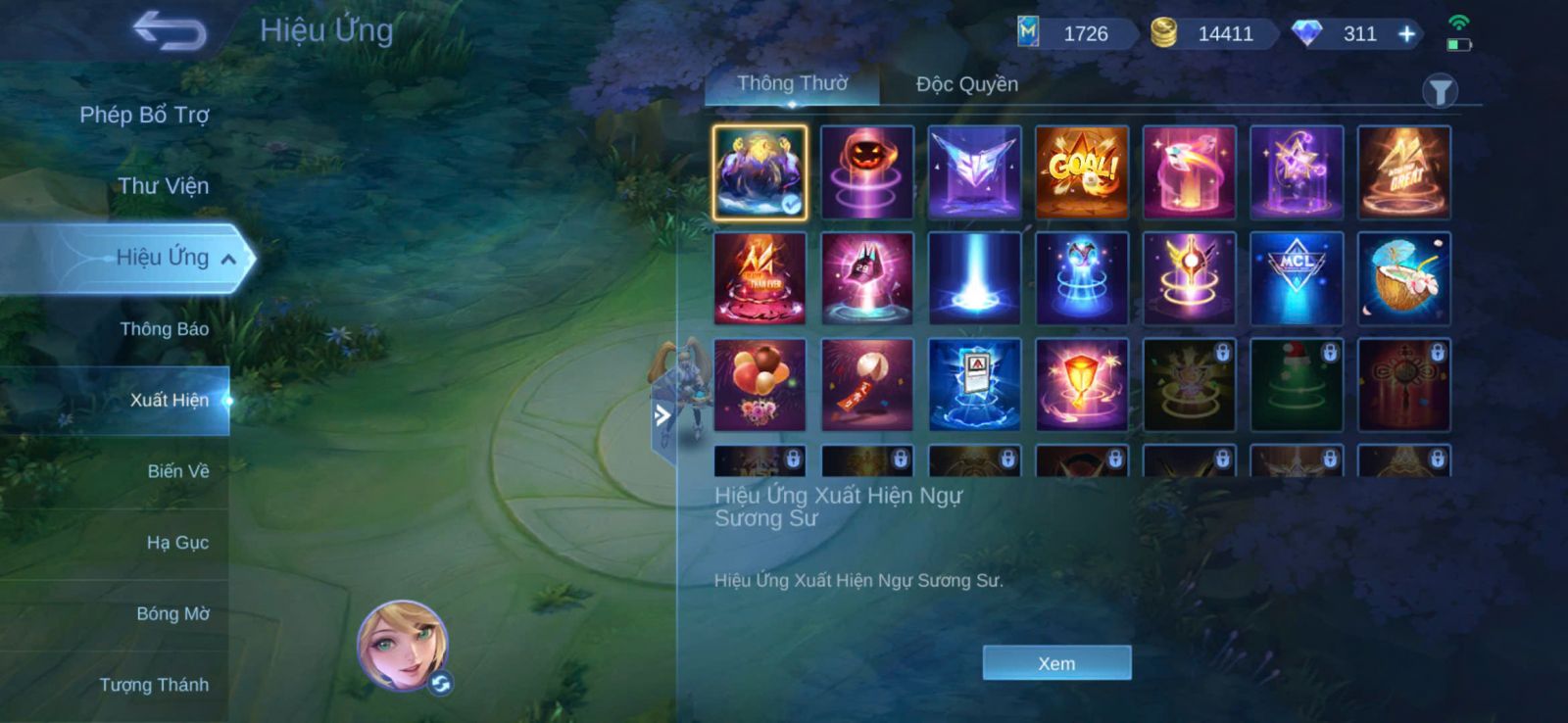The height and width of the screenshot is (723, 1568).
Task: Pick the coconut drink spawn effect
Action: [1403, 279]
